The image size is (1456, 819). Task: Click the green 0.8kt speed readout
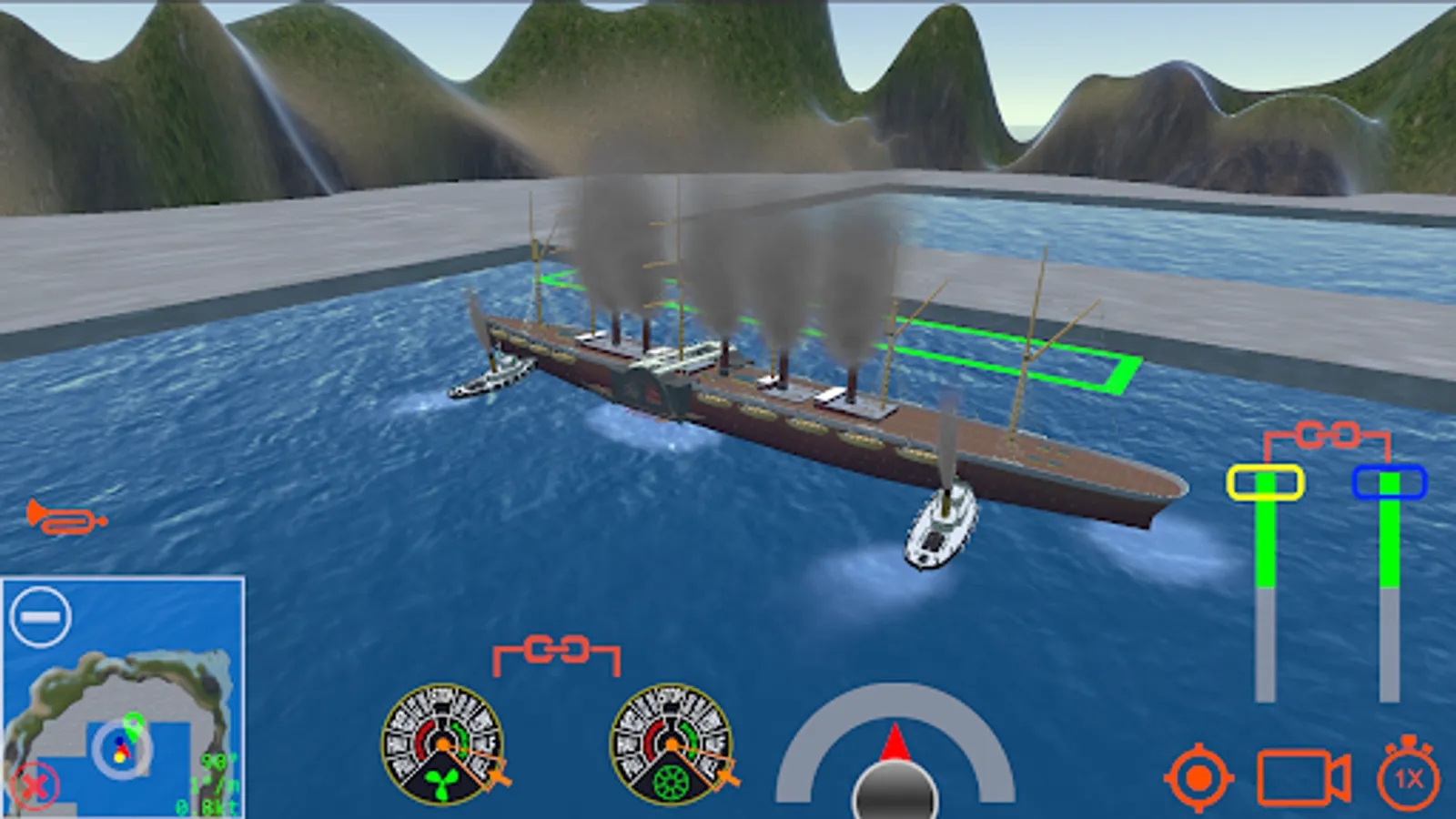point(207,804)
